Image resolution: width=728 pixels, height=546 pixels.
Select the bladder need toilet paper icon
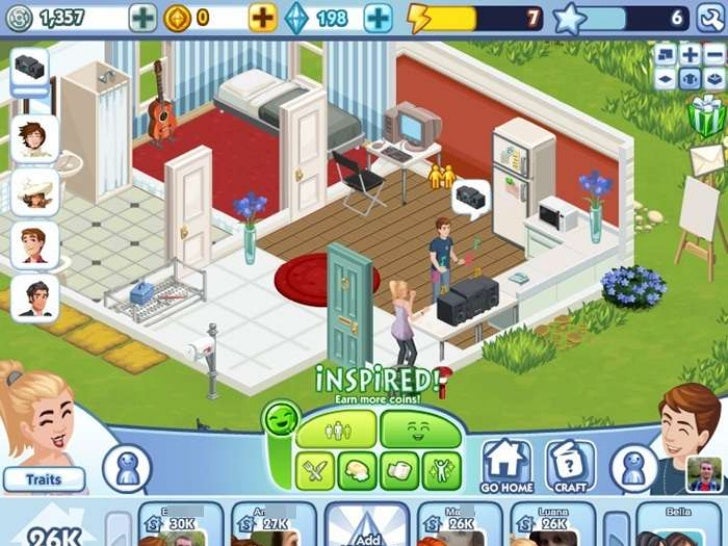click(x=398, y=470)
